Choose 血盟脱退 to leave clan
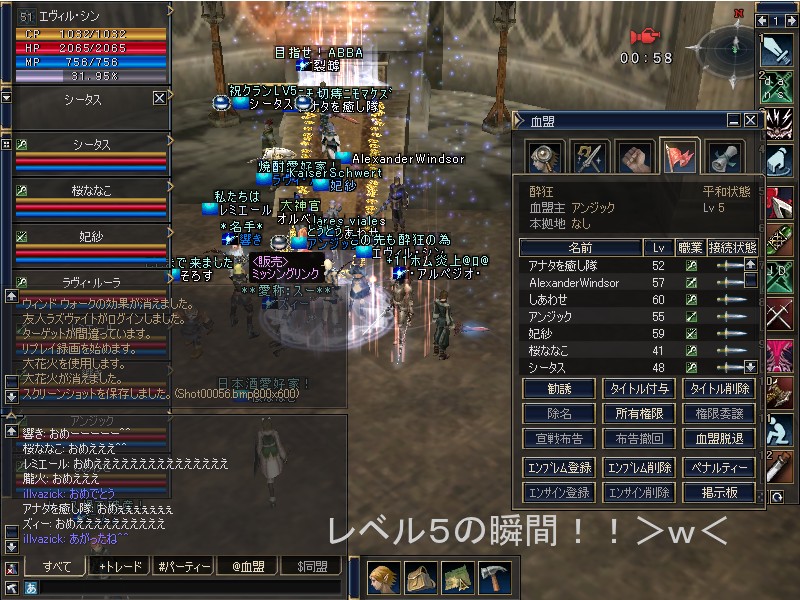This screenshot has height=600, width=800. click(718, 438)
